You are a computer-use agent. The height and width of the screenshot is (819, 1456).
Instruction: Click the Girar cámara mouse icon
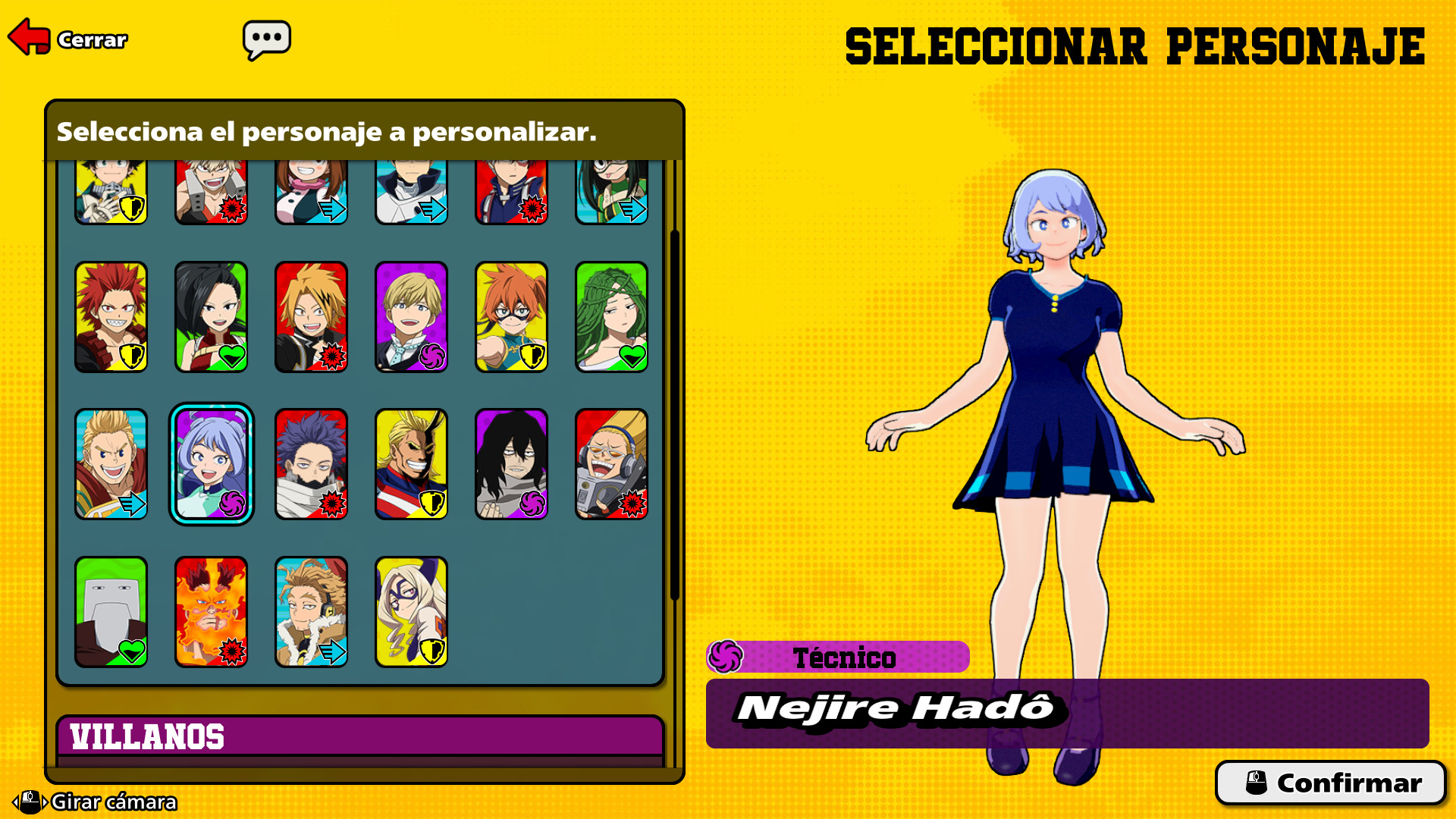[x=30, y=802]
